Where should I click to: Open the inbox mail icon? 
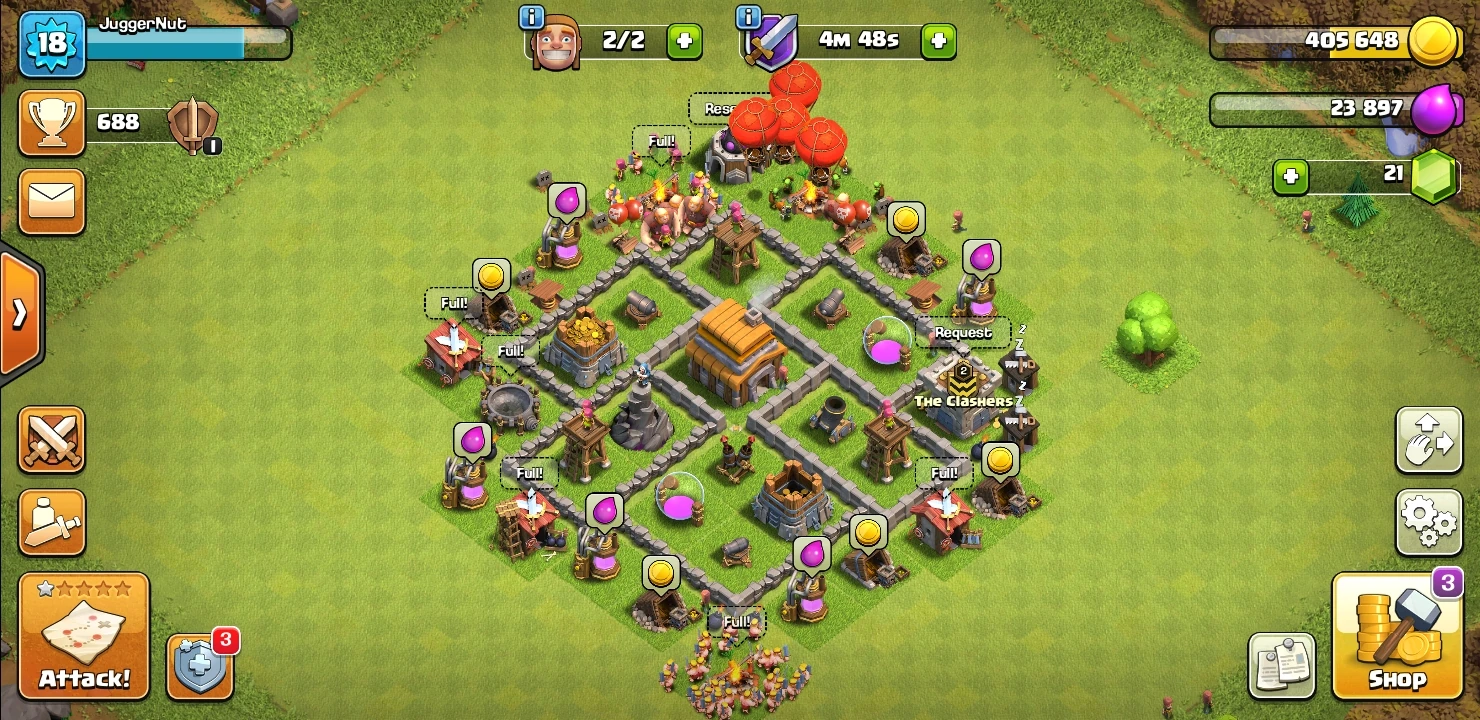pos(51,201)
